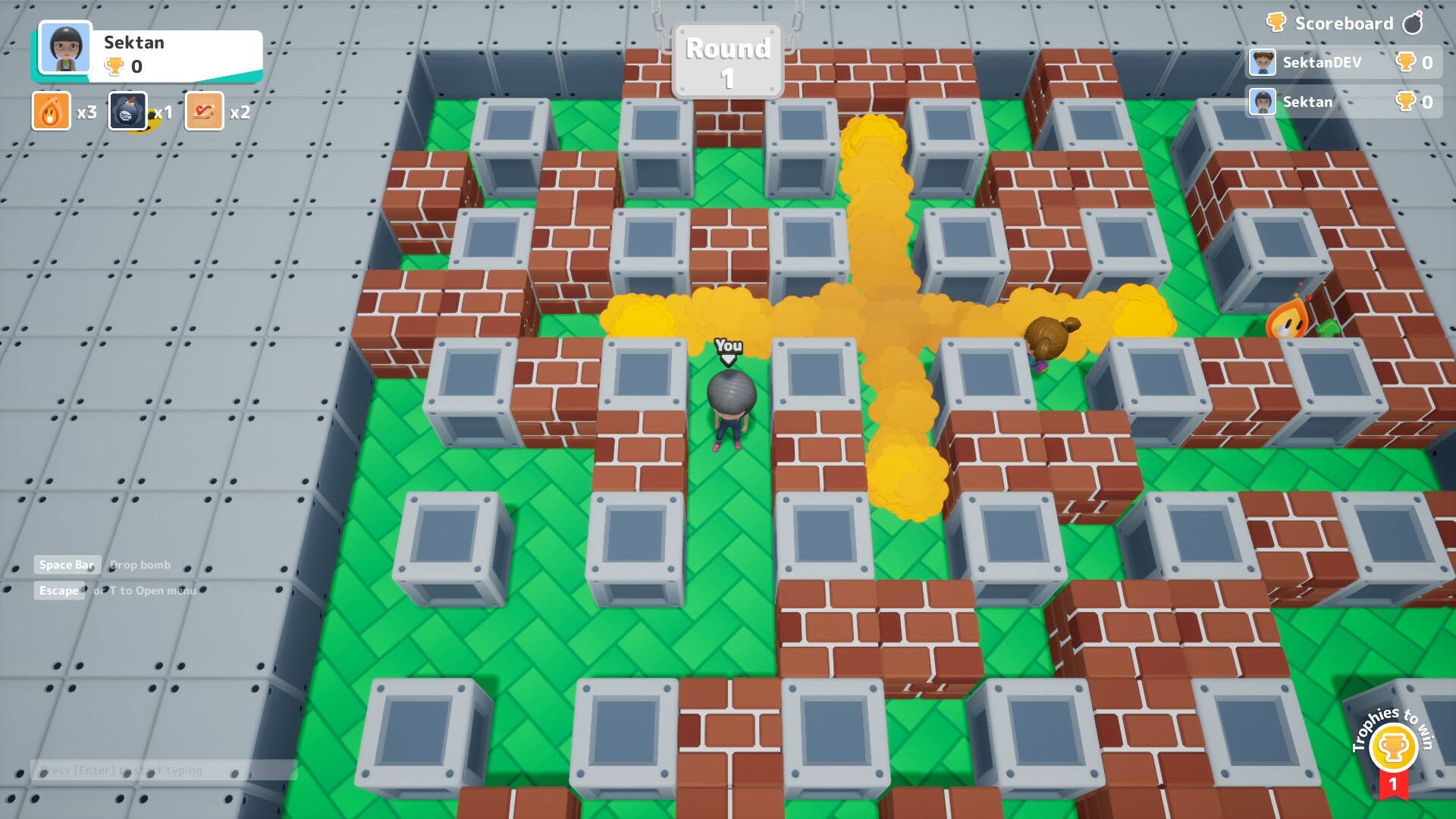Click the chat input field
This screenshot has height=819, width=1456.
[163, 770]
